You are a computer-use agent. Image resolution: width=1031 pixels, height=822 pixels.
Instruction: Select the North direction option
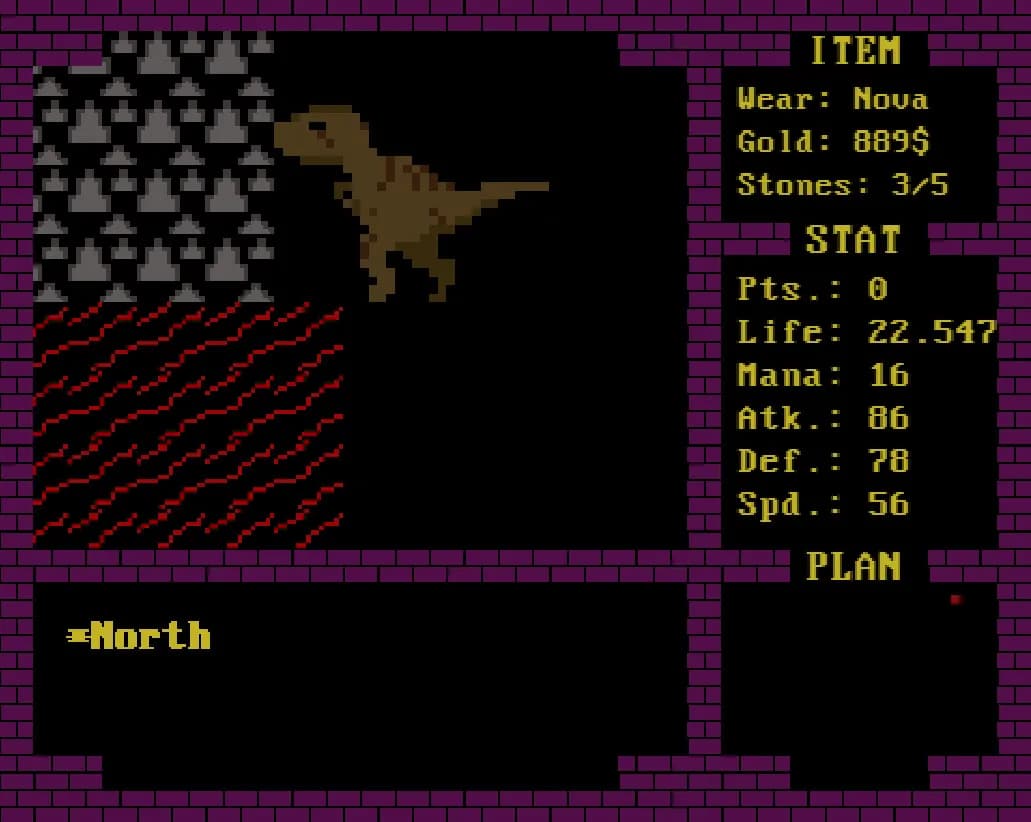pyautogui.click(x=150, y=636)
